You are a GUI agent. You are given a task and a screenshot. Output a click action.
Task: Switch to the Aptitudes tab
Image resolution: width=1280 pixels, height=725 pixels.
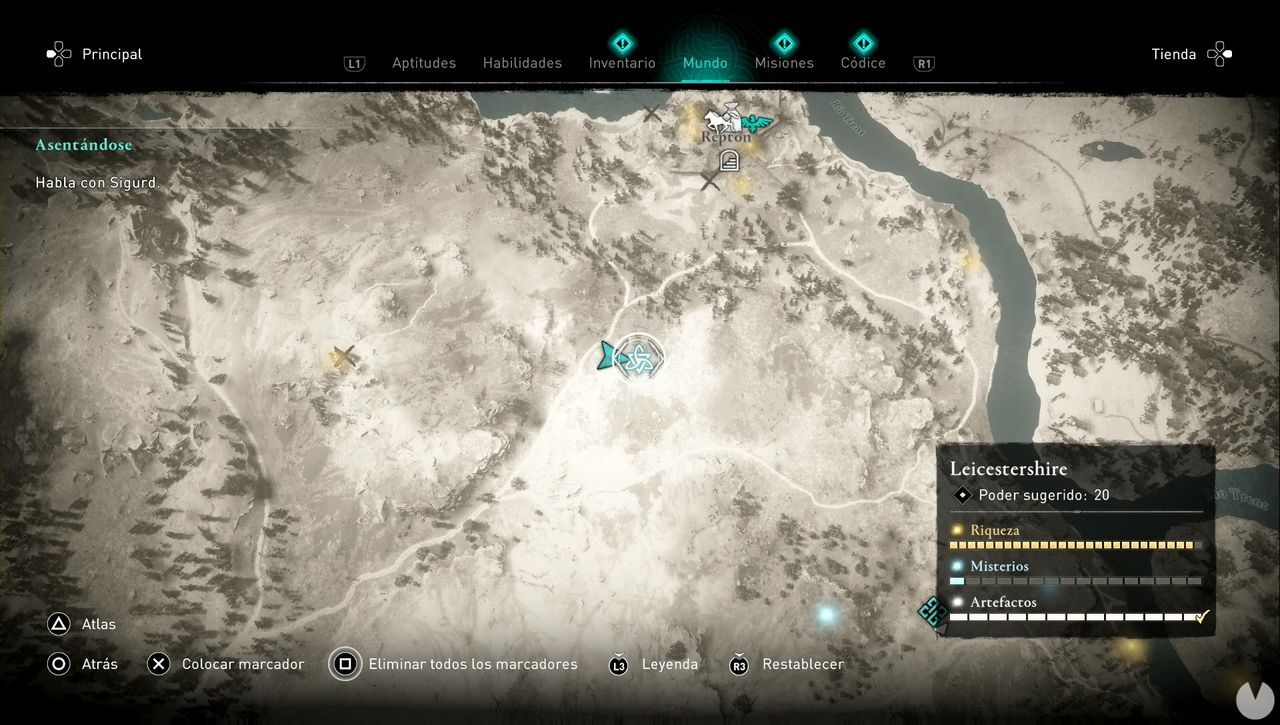tap(423, 63)
